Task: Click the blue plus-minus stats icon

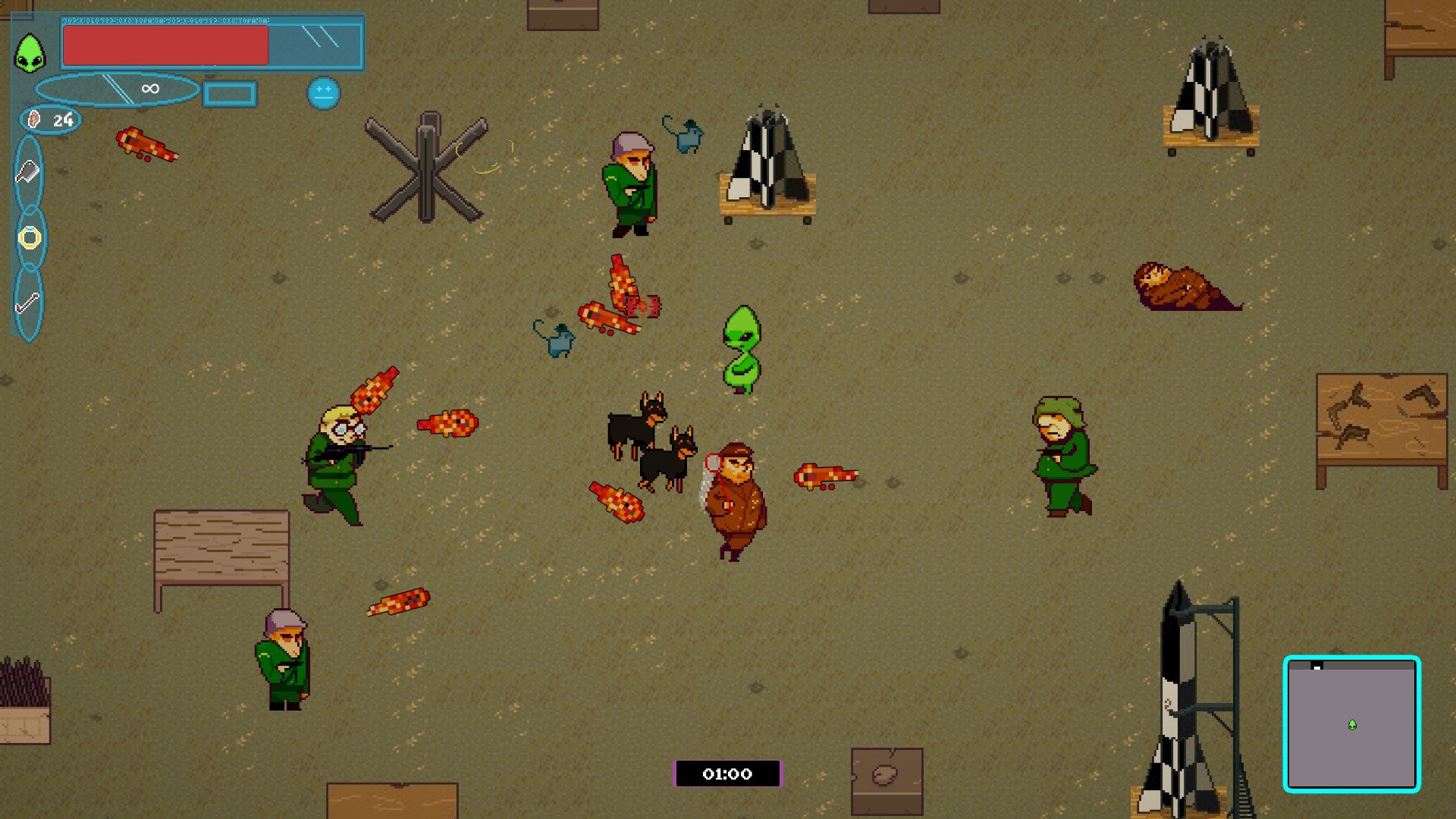Action: click(x=323, y=93)
